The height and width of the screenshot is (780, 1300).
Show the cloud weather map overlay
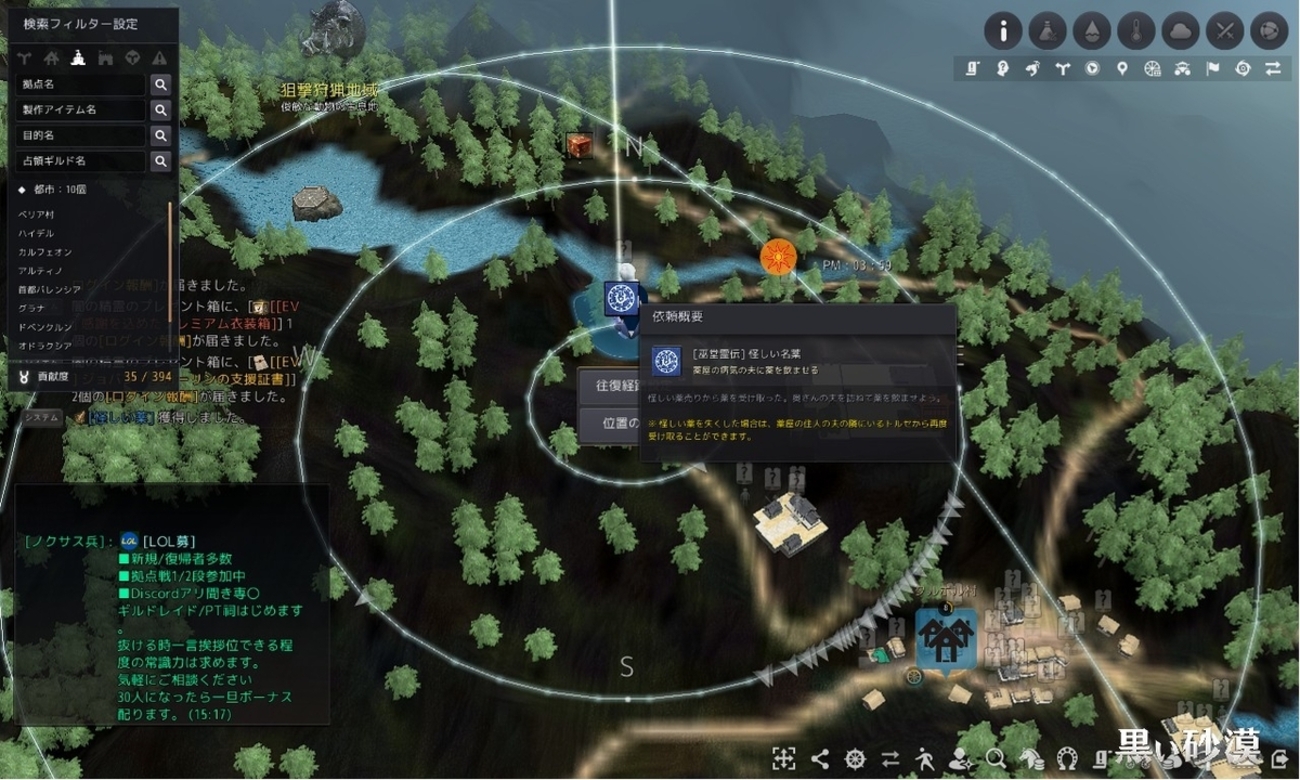(1180, 31)
